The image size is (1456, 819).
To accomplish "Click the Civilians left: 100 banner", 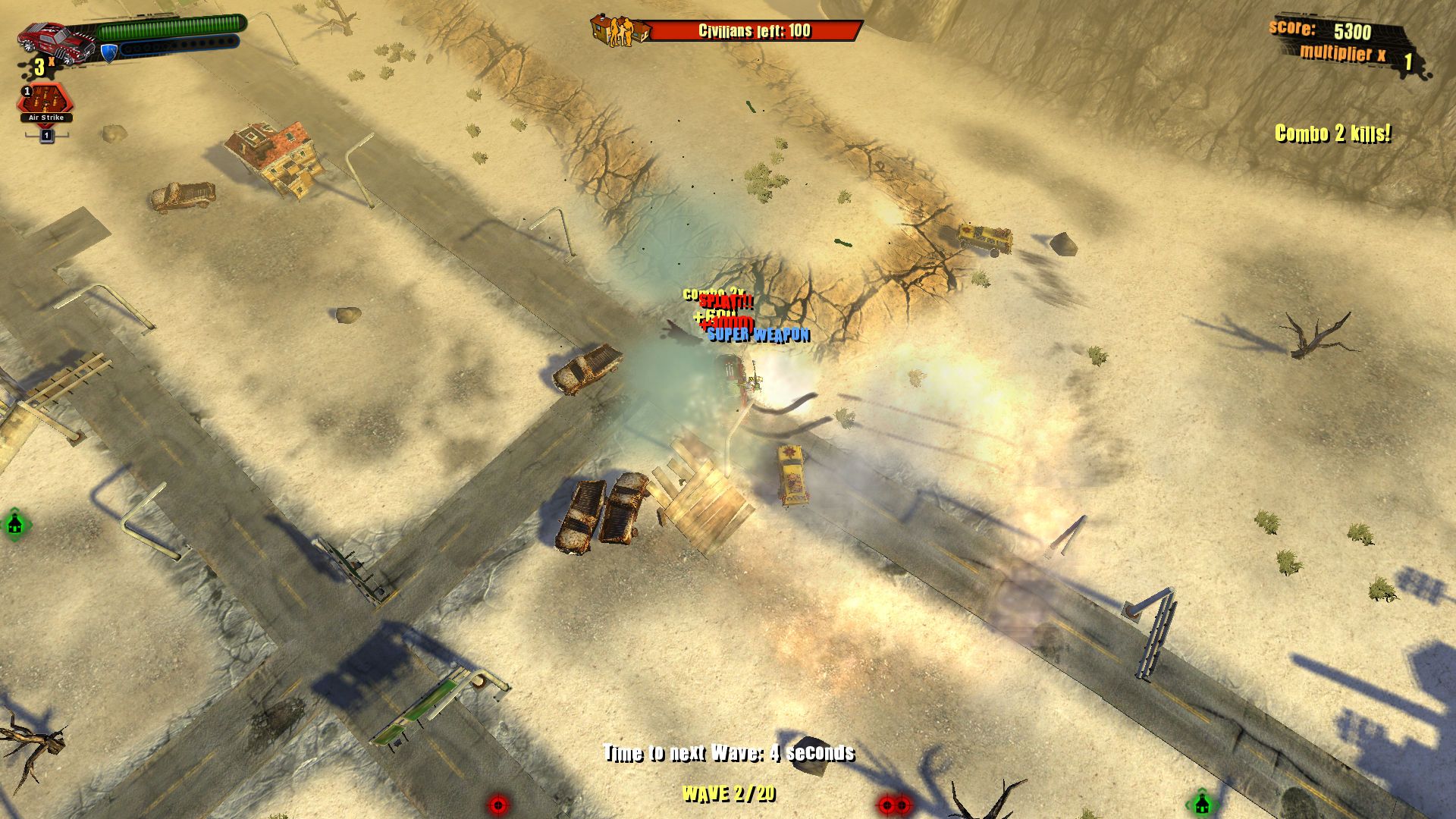I will pyautogui.click(x=753, y=32).
